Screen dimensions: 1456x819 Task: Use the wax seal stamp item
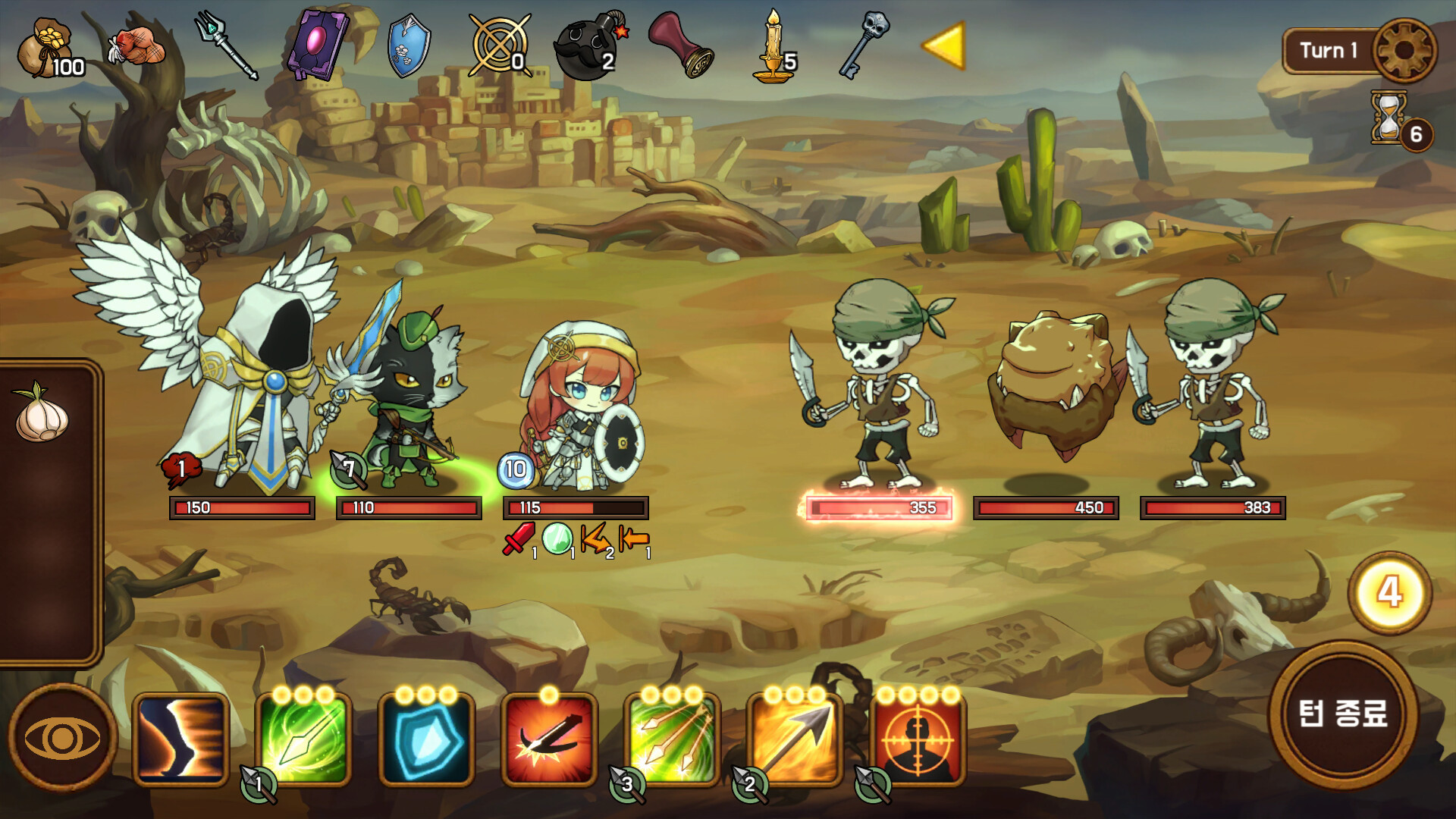pos(682,45)
